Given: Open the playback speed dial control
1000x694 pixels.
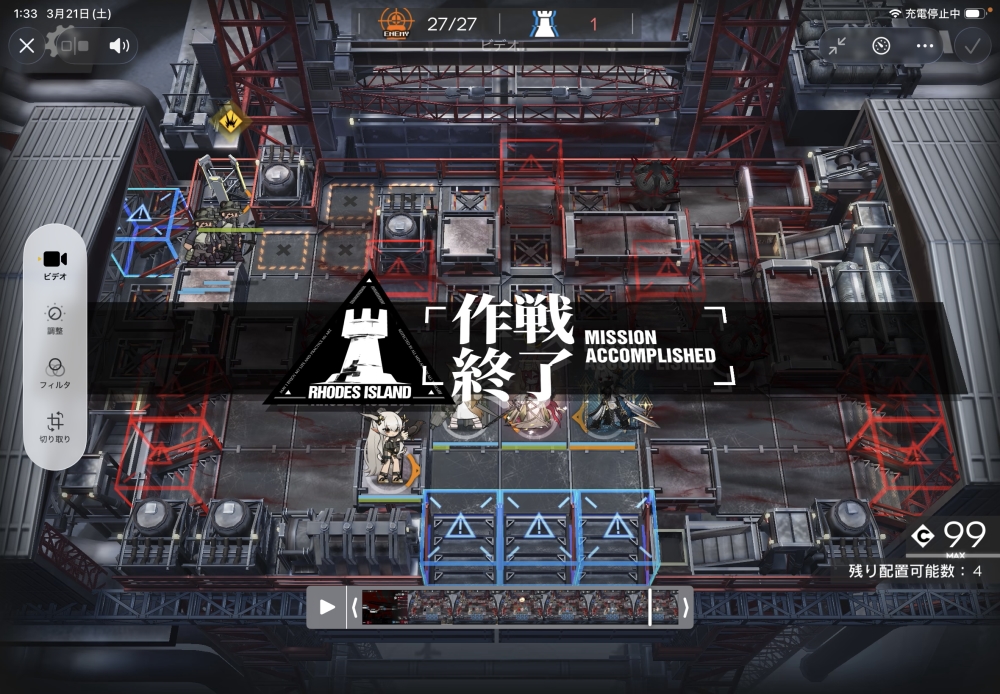Looking at the screenshot, I should [x=881, y=45].
